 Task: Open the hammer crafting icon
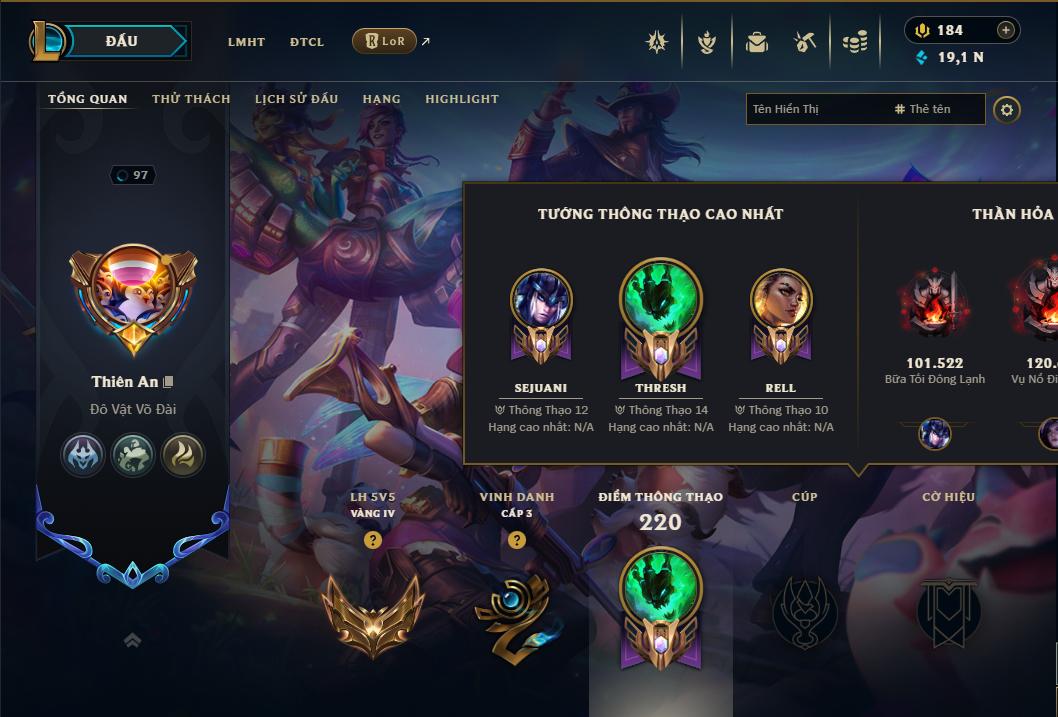tap(805, 42)
